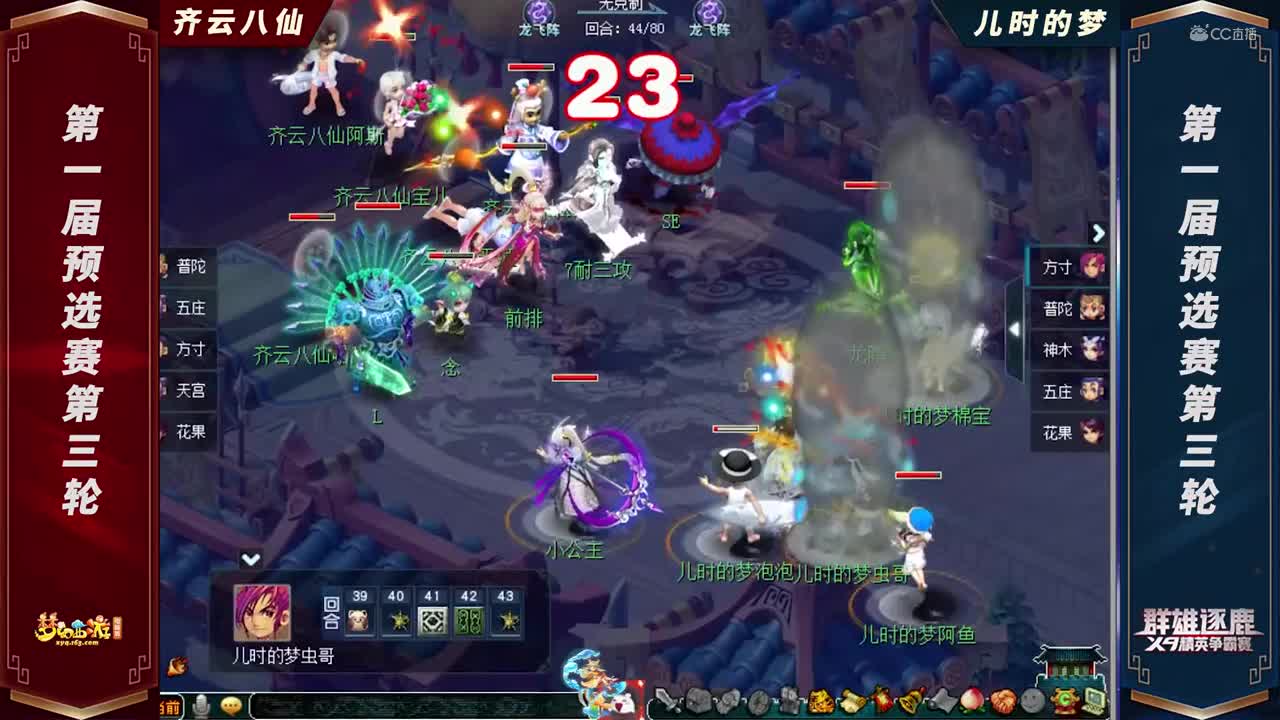Click the golden bell icon on the toolbar
This screenshot has height=720, width=1280.
(x=910, y=700)
